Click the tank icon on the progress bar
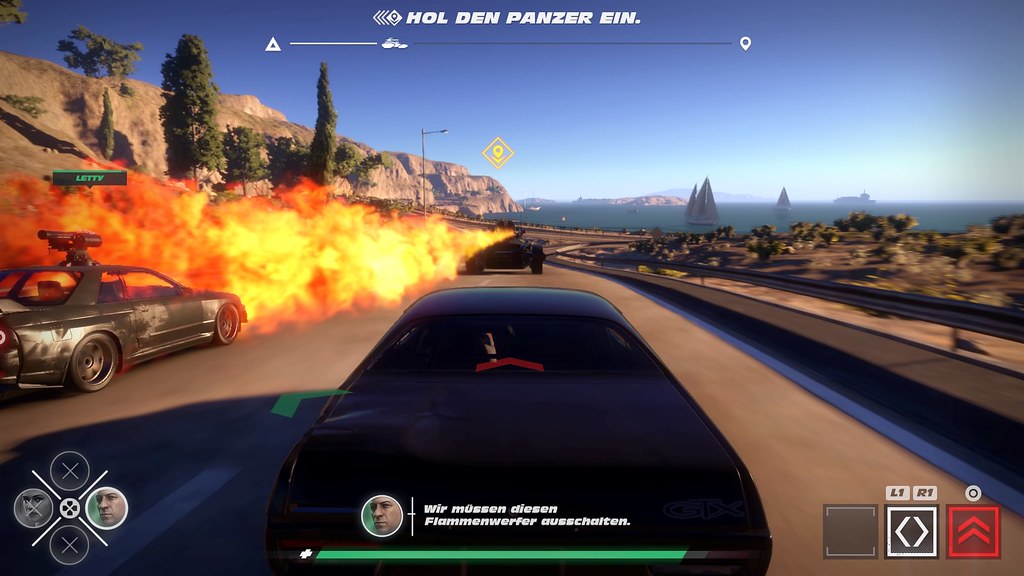The height and width of the screenshot is (576, 1024). [394, 44]
